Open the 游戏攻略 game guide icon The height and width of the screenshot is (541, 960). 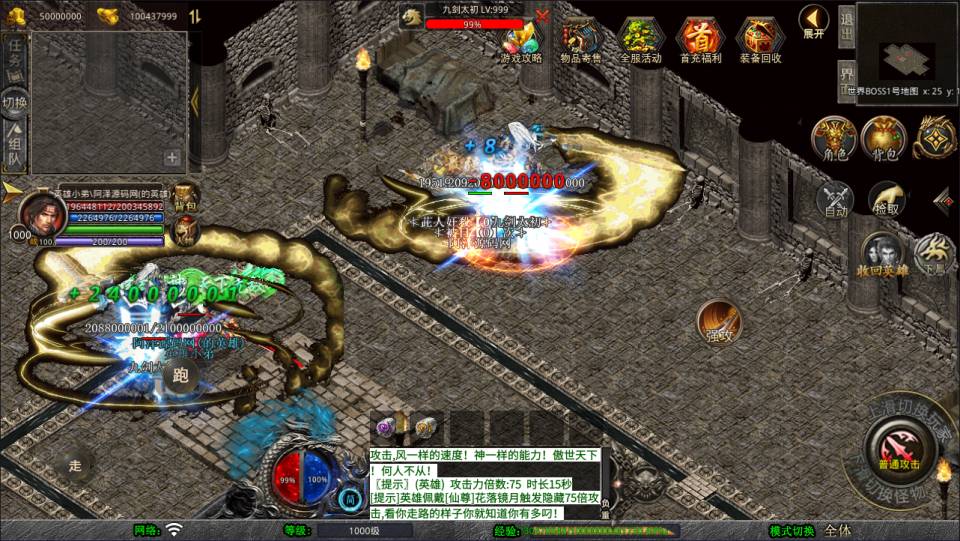coord(521,38)
